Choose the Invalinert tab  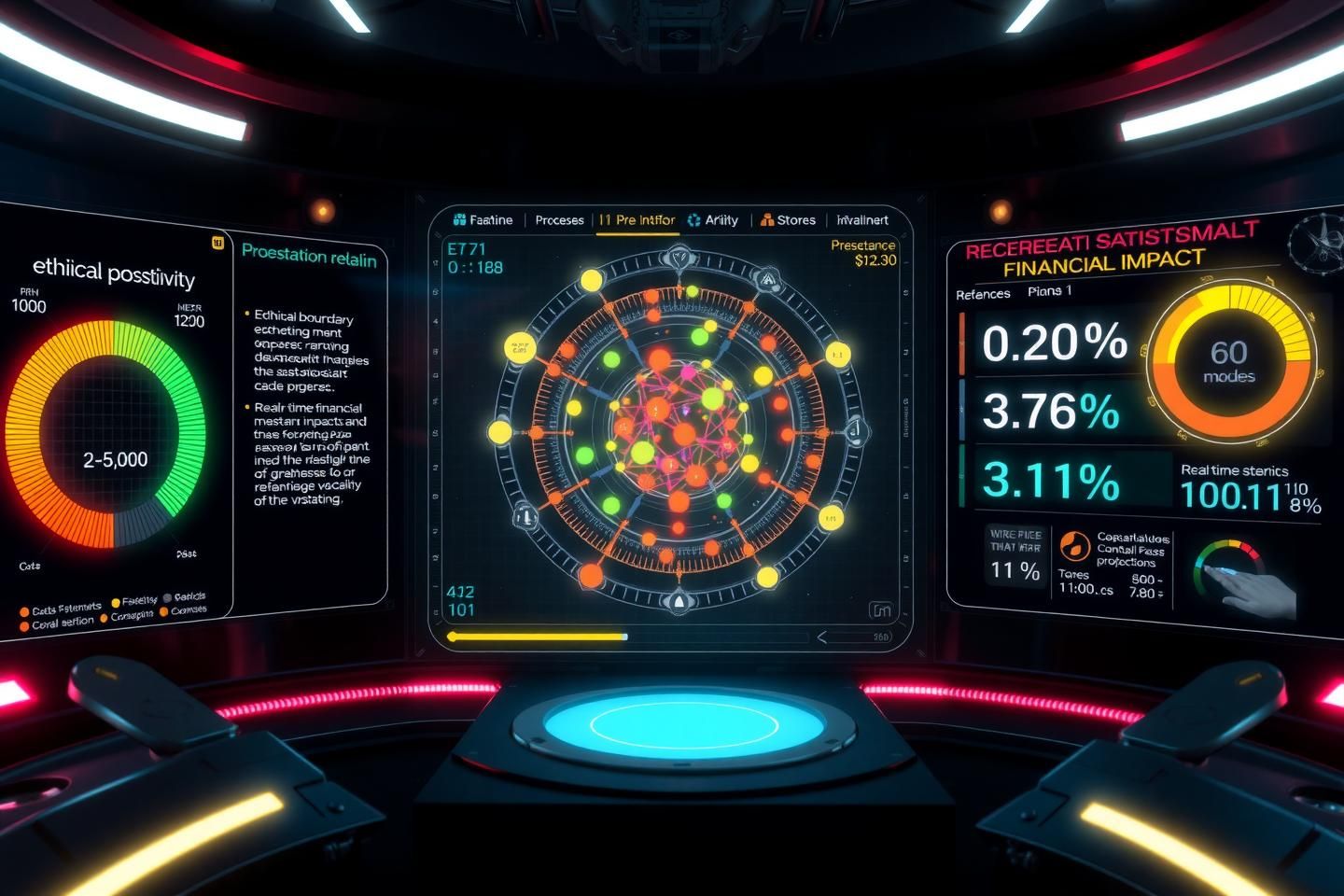pos(862,220)
